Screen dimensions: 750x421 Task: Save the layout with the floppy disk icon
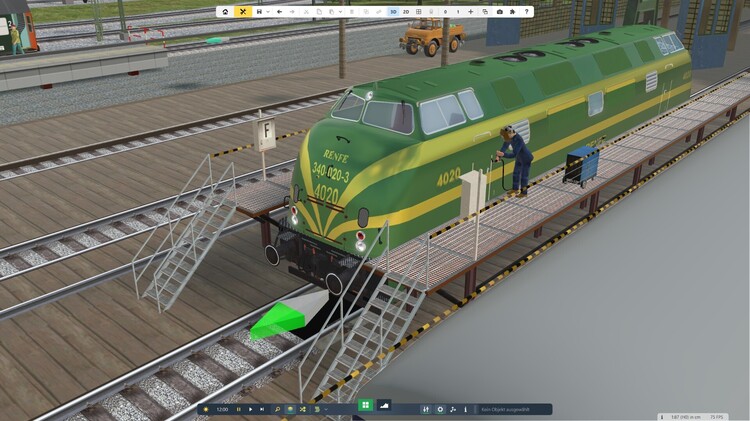[x=259, y=12]
